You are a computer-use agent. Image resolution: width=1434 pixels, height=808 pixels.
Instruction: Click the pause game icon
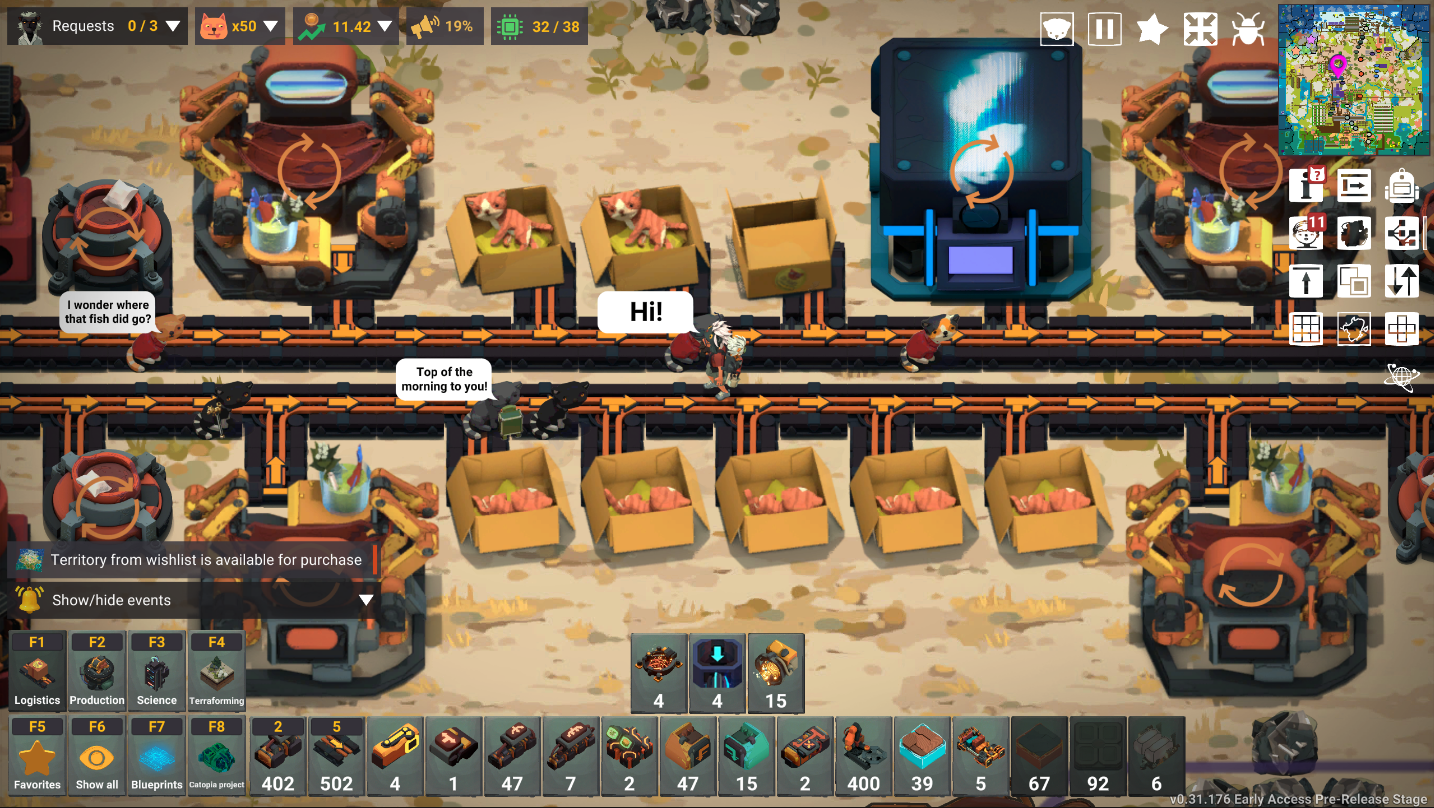(1104, 29)
